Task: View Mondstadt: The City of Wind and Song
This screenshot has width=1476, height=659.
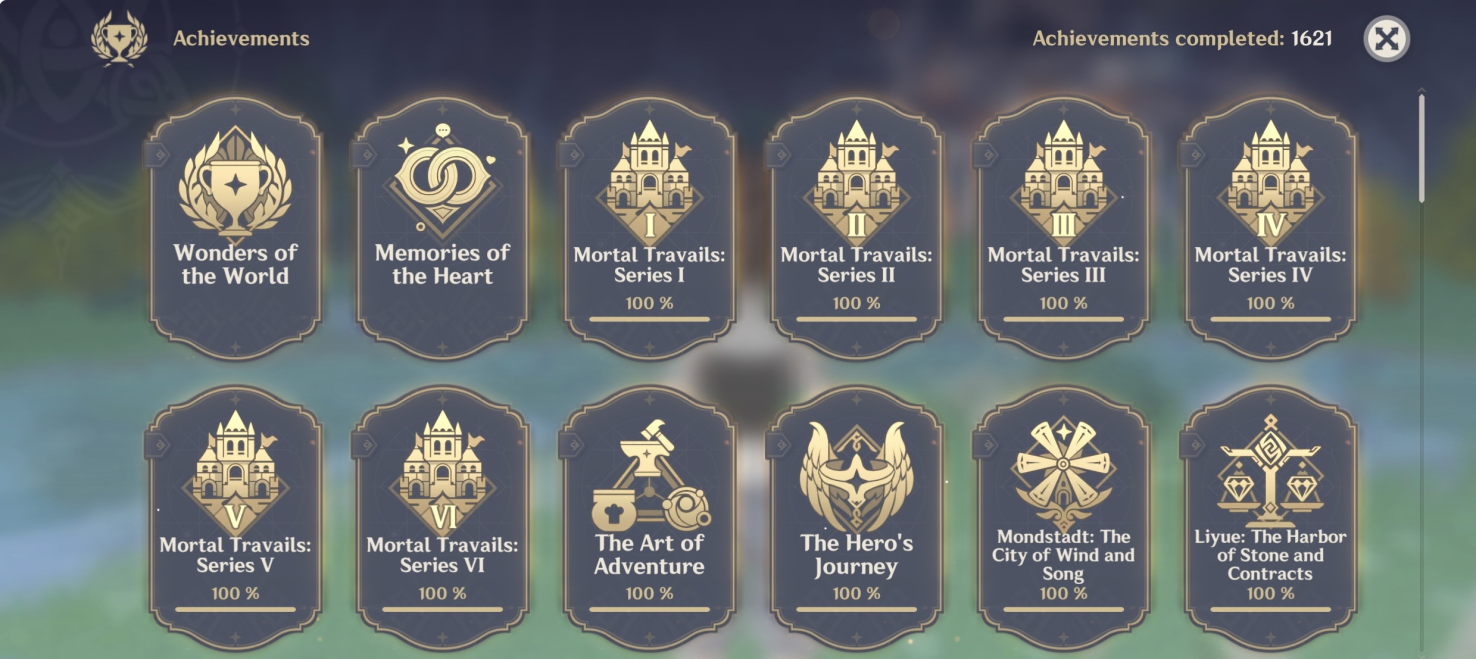Action: (1063, 516)
